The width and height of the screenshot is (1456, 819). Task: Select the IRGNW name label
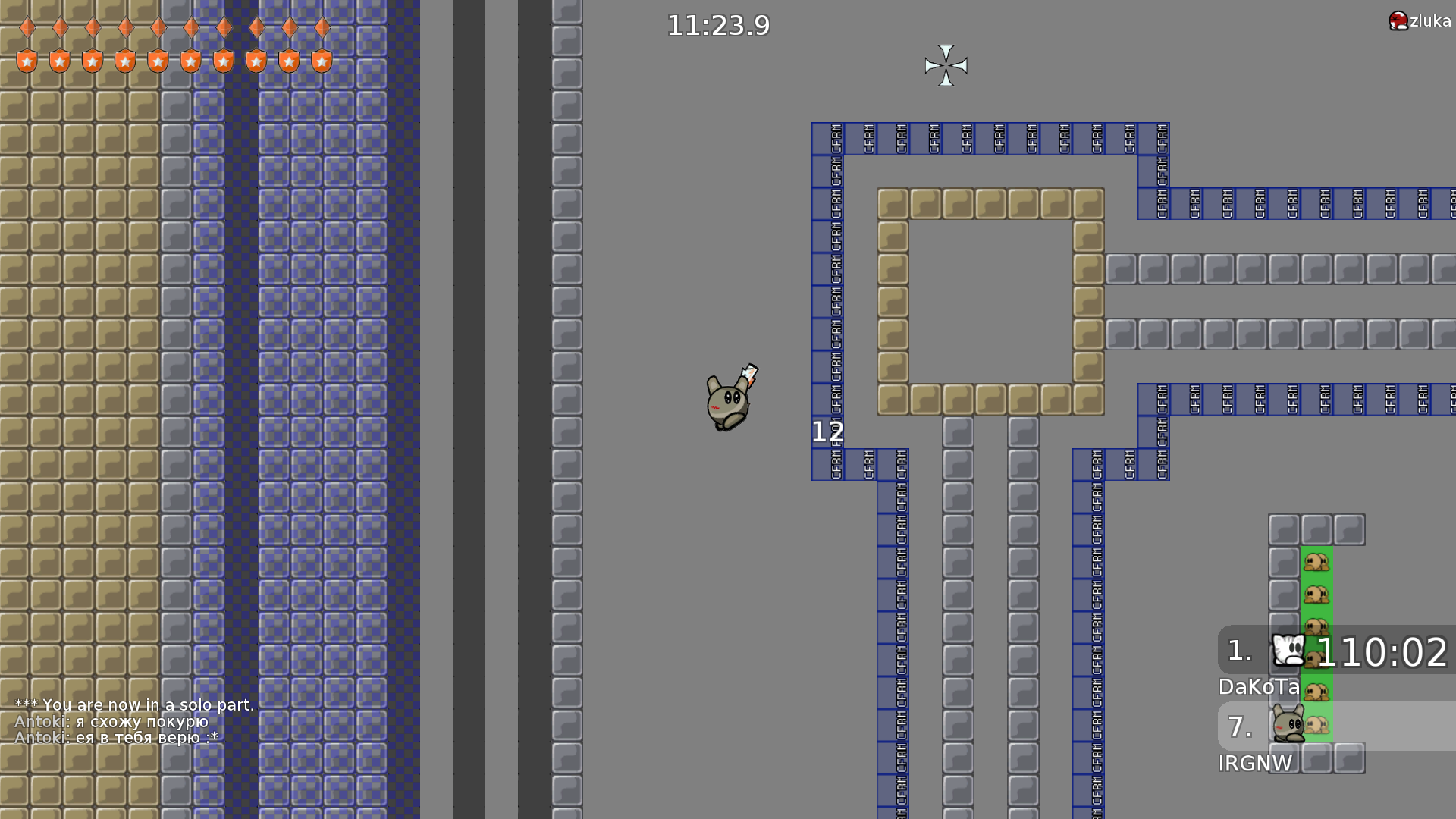tap(1255, 764)
